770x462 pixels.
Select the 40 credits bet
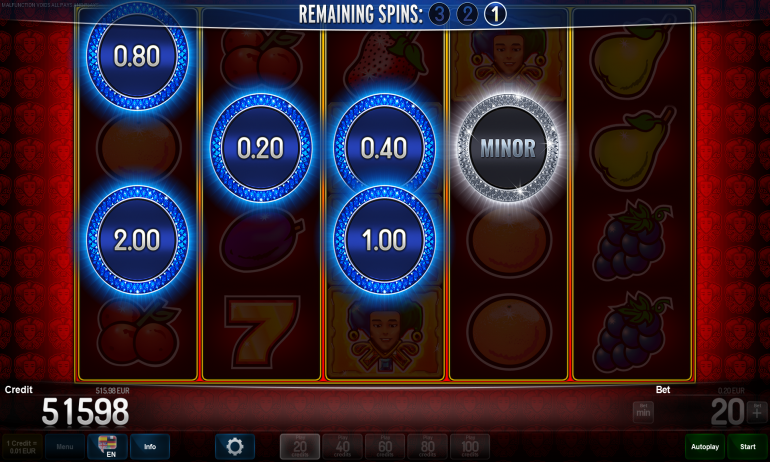tap(342, 446)
